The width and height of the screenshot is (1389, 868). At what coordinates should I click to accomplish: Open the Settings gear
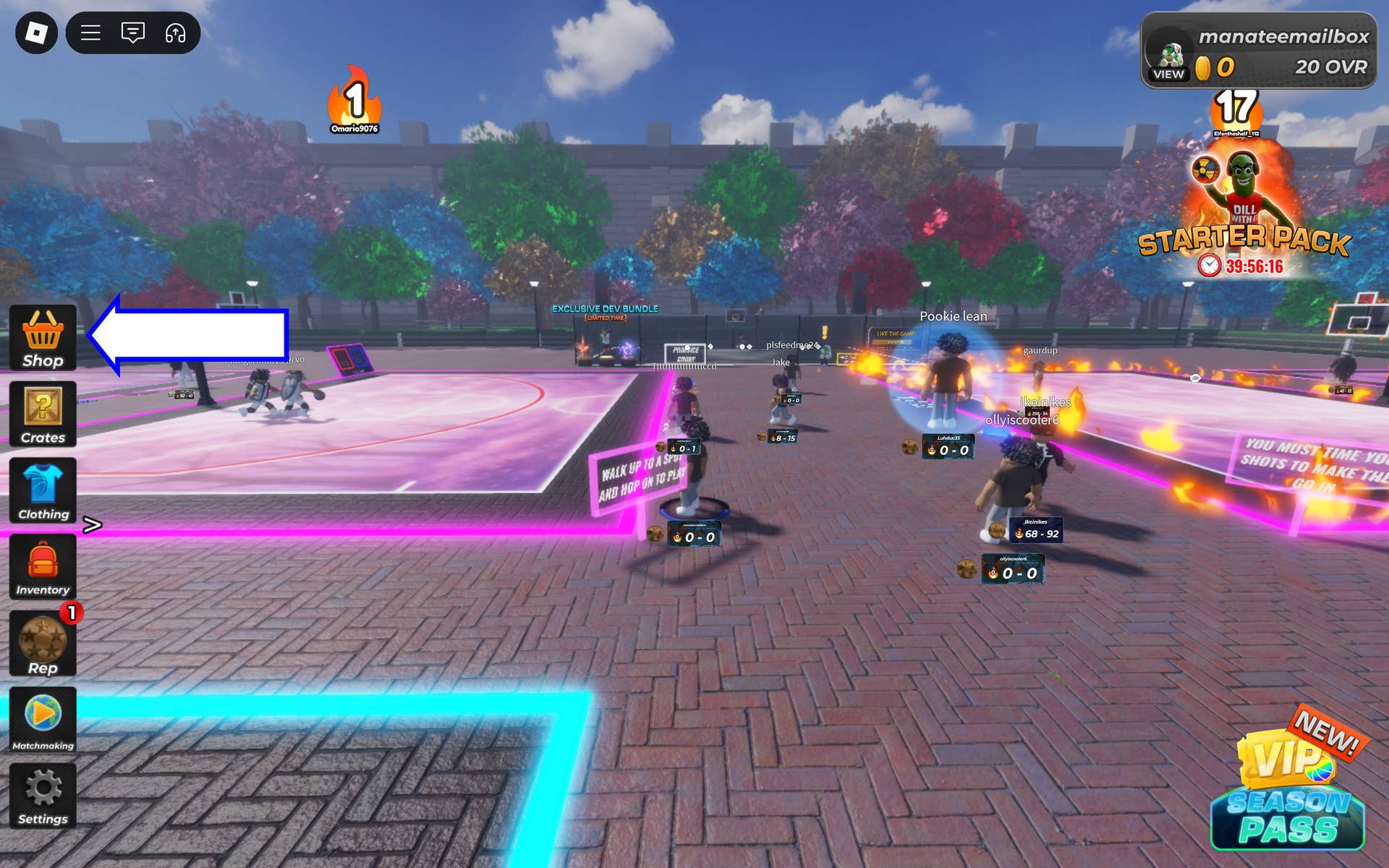point(43,796)
